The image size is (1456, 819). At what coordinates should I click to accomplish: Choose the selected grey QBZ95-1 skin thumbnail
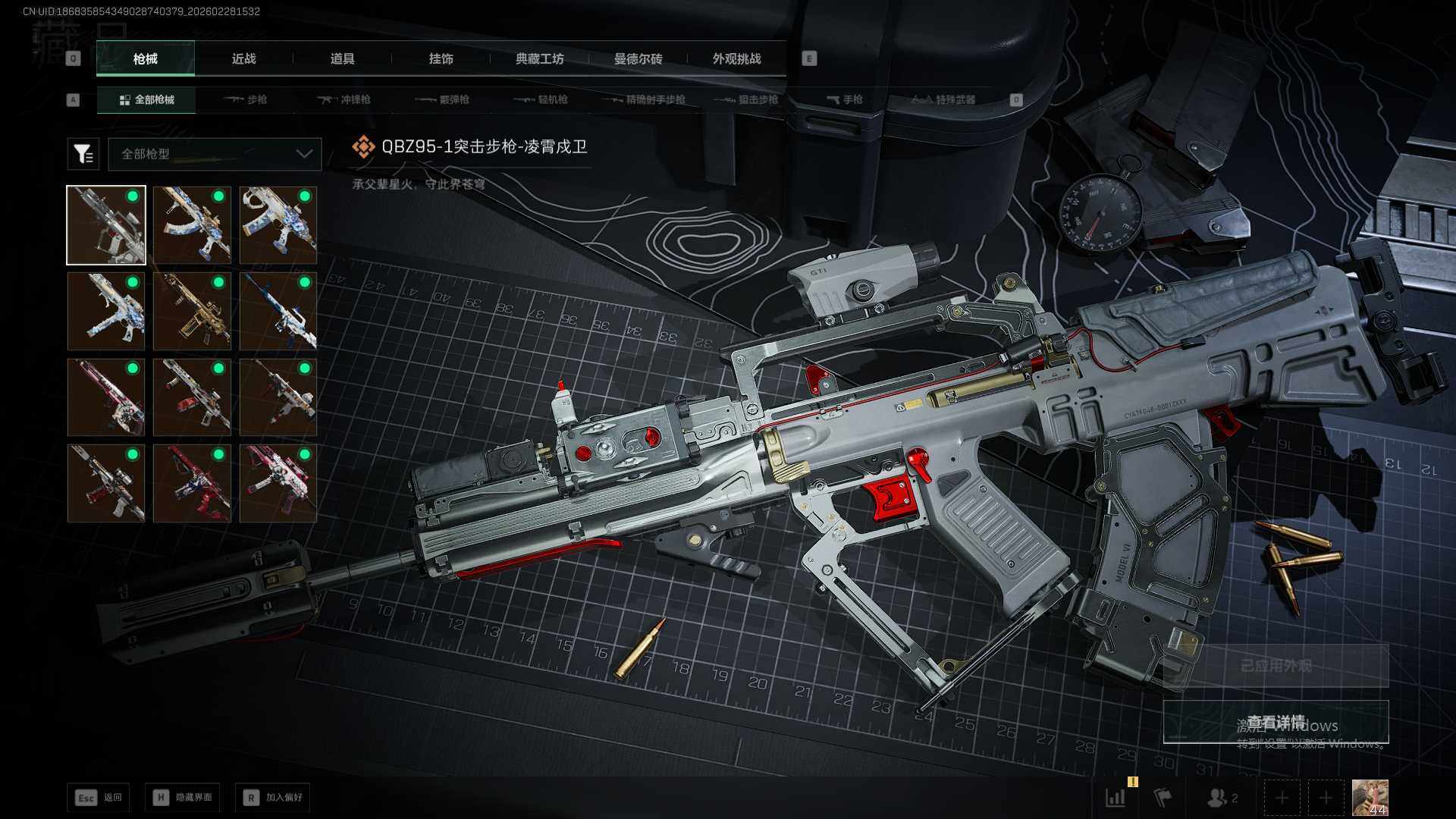pyautogui.click(x=106, y=225)
